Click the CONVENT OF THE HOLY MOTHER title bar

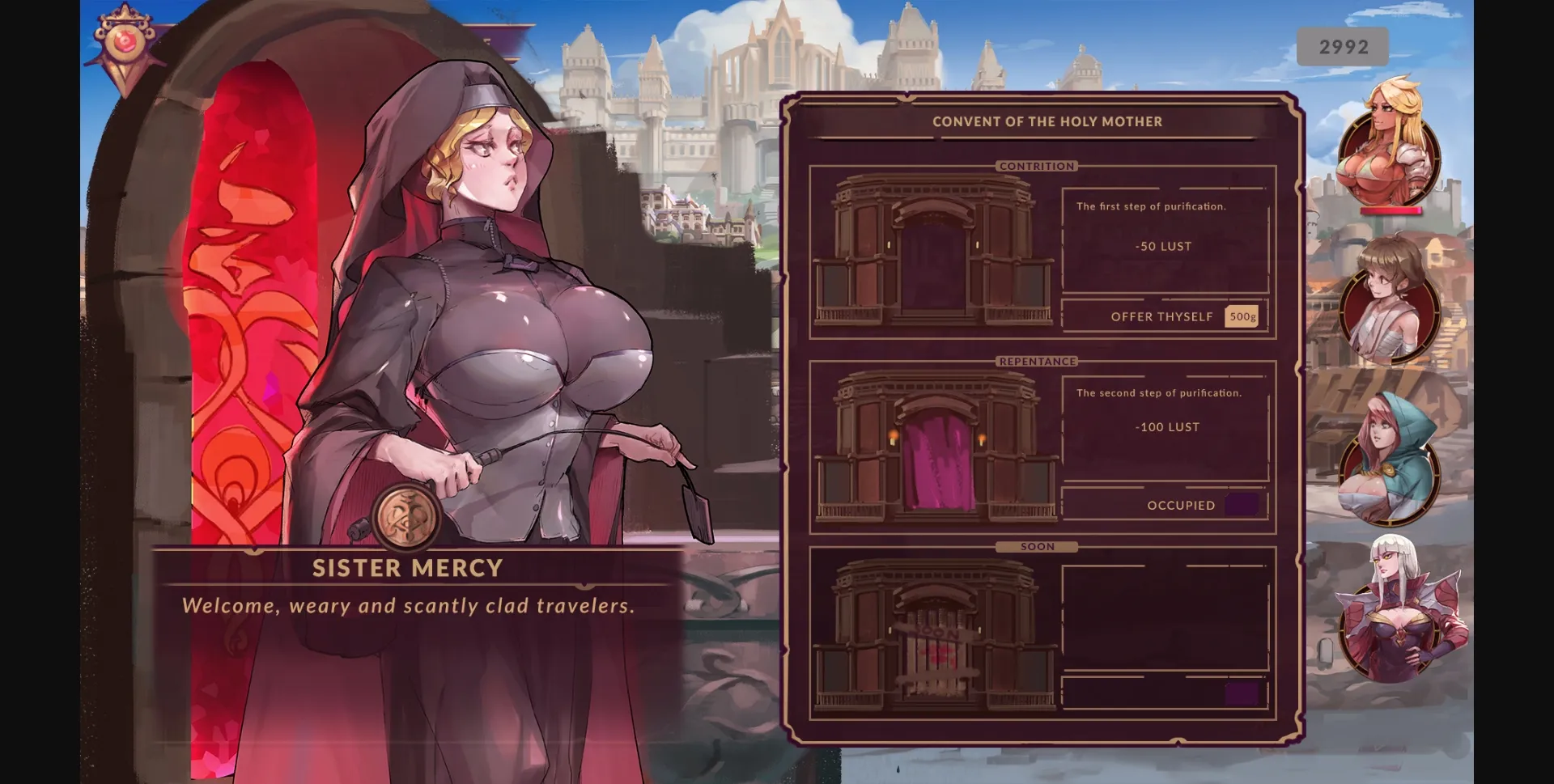tap(1047, 121)
